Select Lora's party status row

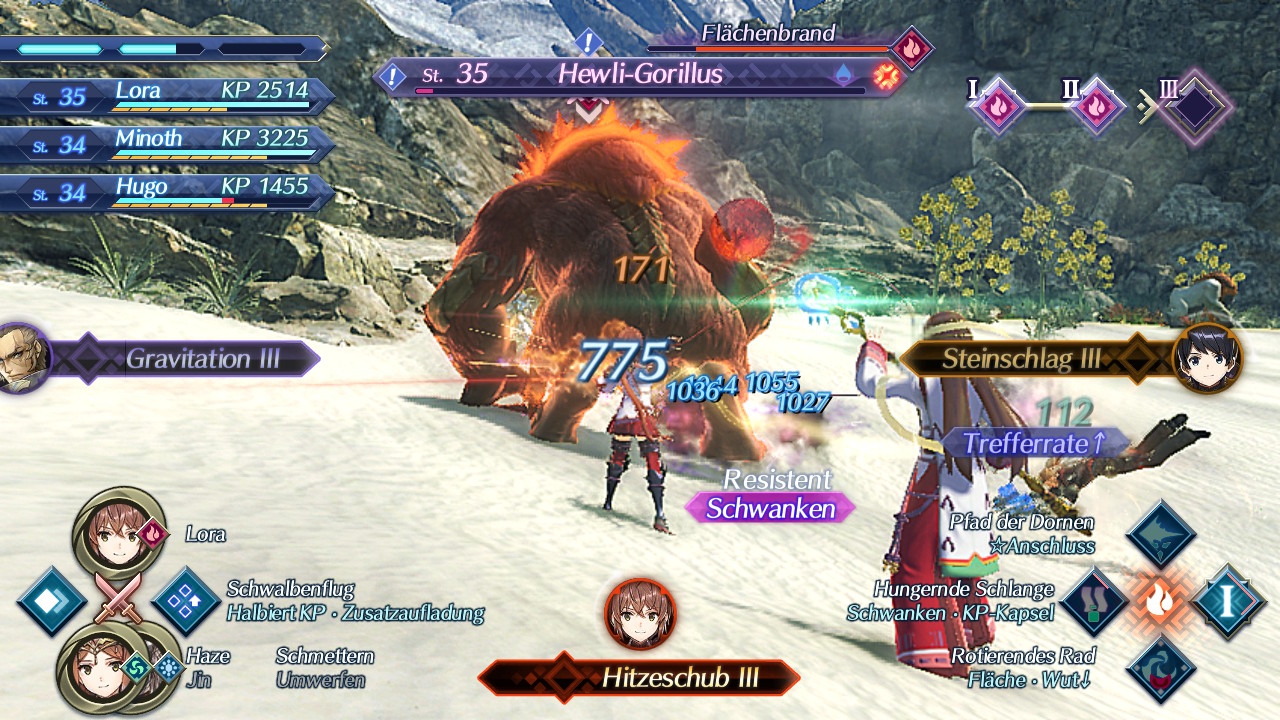tap(170, 95)
